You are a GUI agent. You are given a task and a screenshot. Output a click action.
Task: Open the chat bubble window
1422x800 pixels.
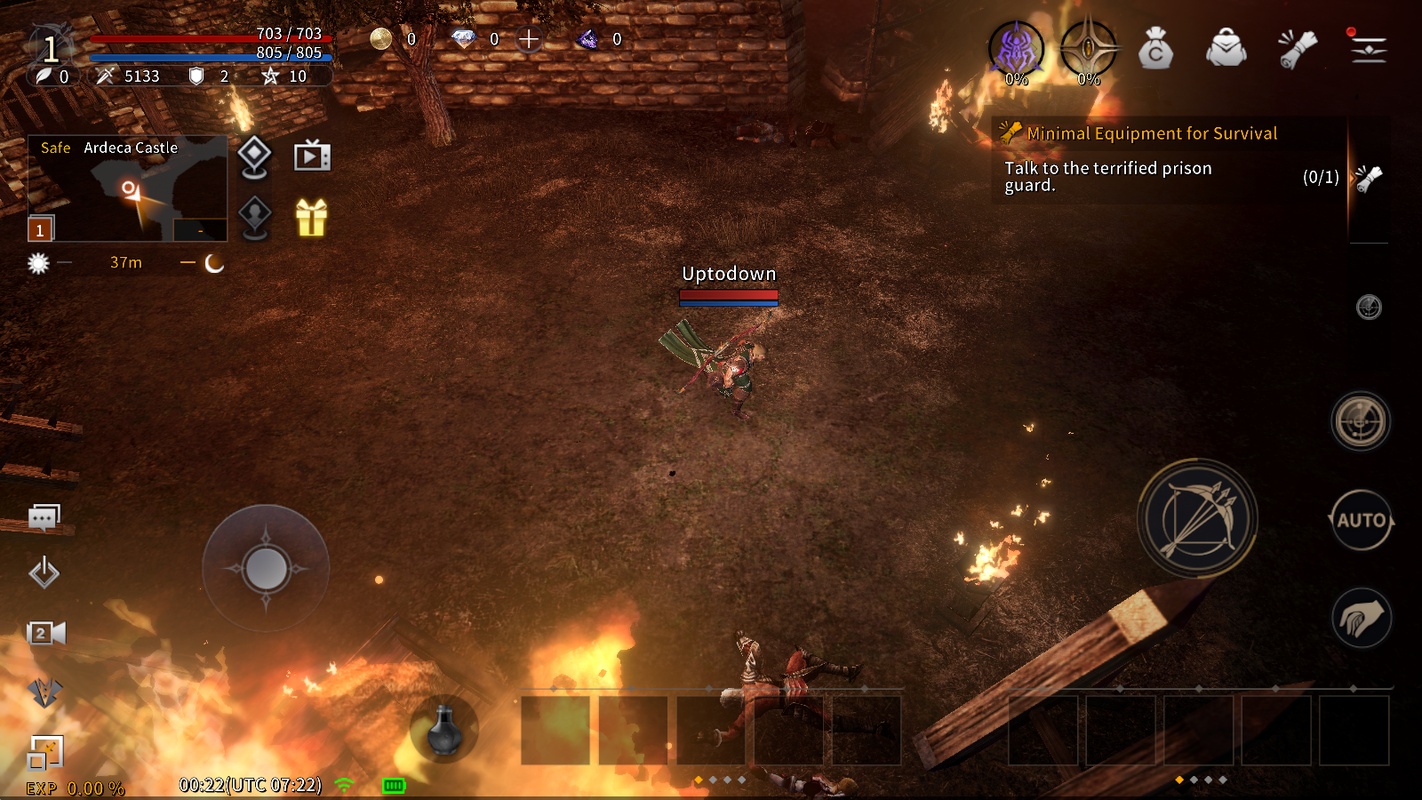(44, 517)
